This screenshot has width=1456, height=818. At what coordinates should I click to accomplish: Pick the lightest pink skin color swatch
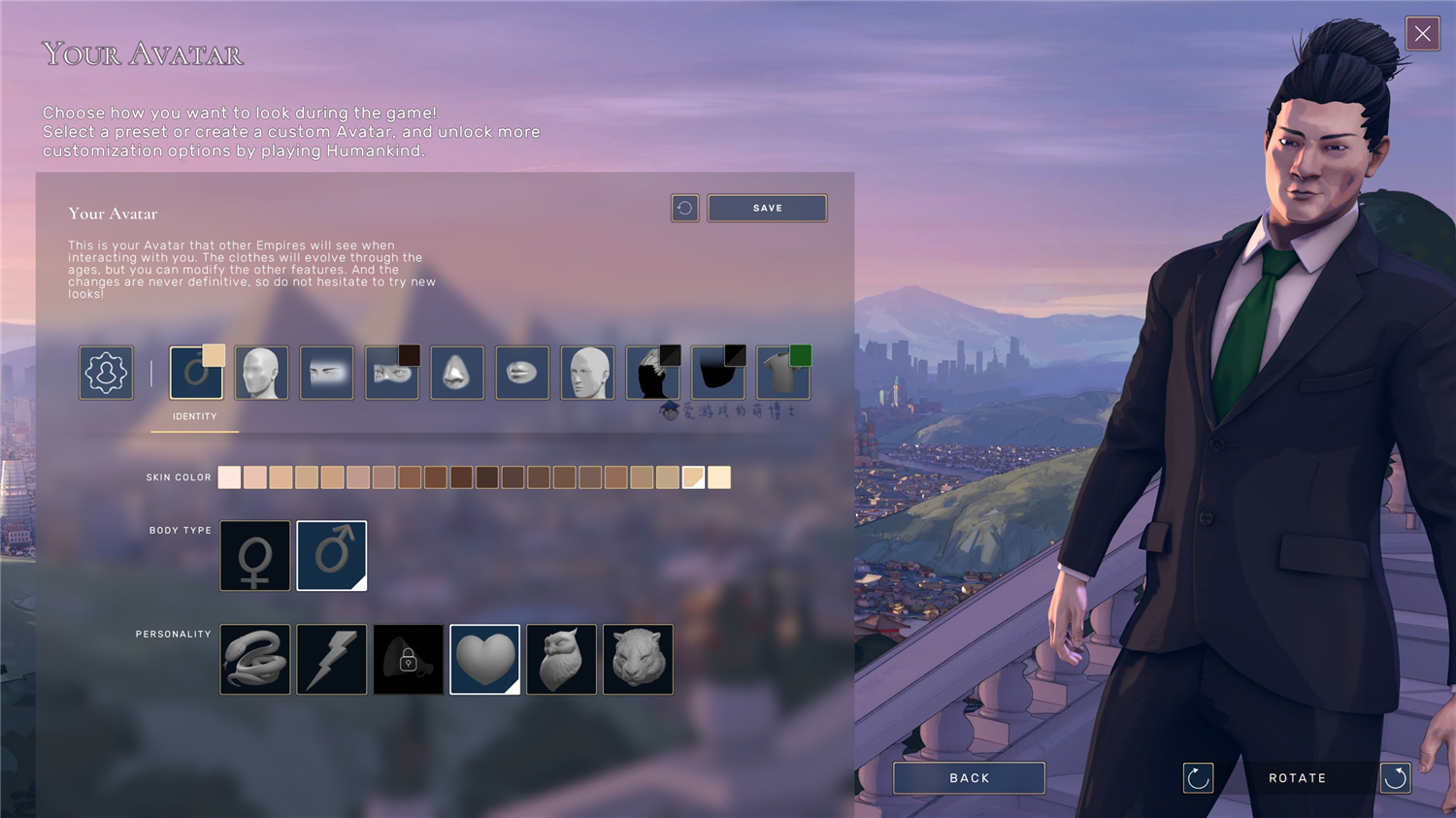pos(229,477)
